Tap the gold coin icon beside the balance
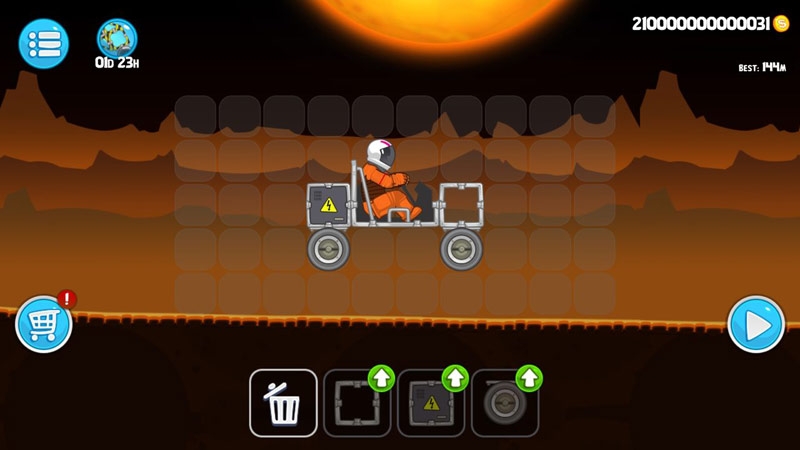800x450 pixels. tap(781, 24)
